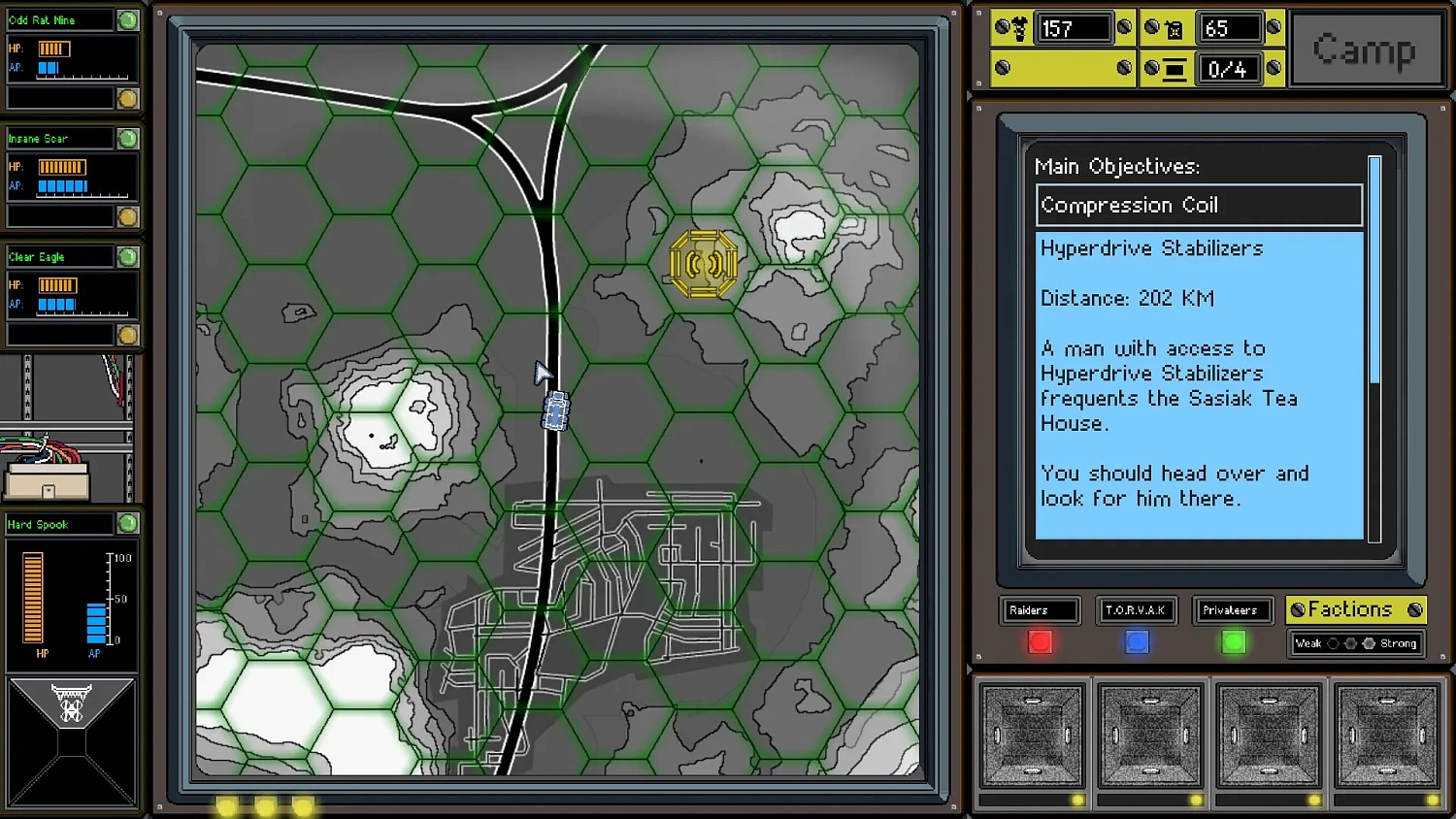1456x819 pixels.
Task: Switch to the Raiders faction tab
Action: pyautogui.click(x=1040, y=610)
